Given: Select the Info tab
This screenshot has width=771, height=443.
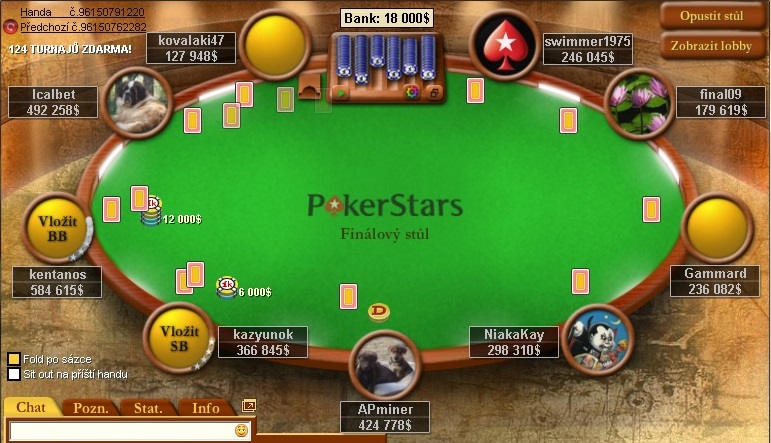Looking at the screenshot, I should point(206,407).
